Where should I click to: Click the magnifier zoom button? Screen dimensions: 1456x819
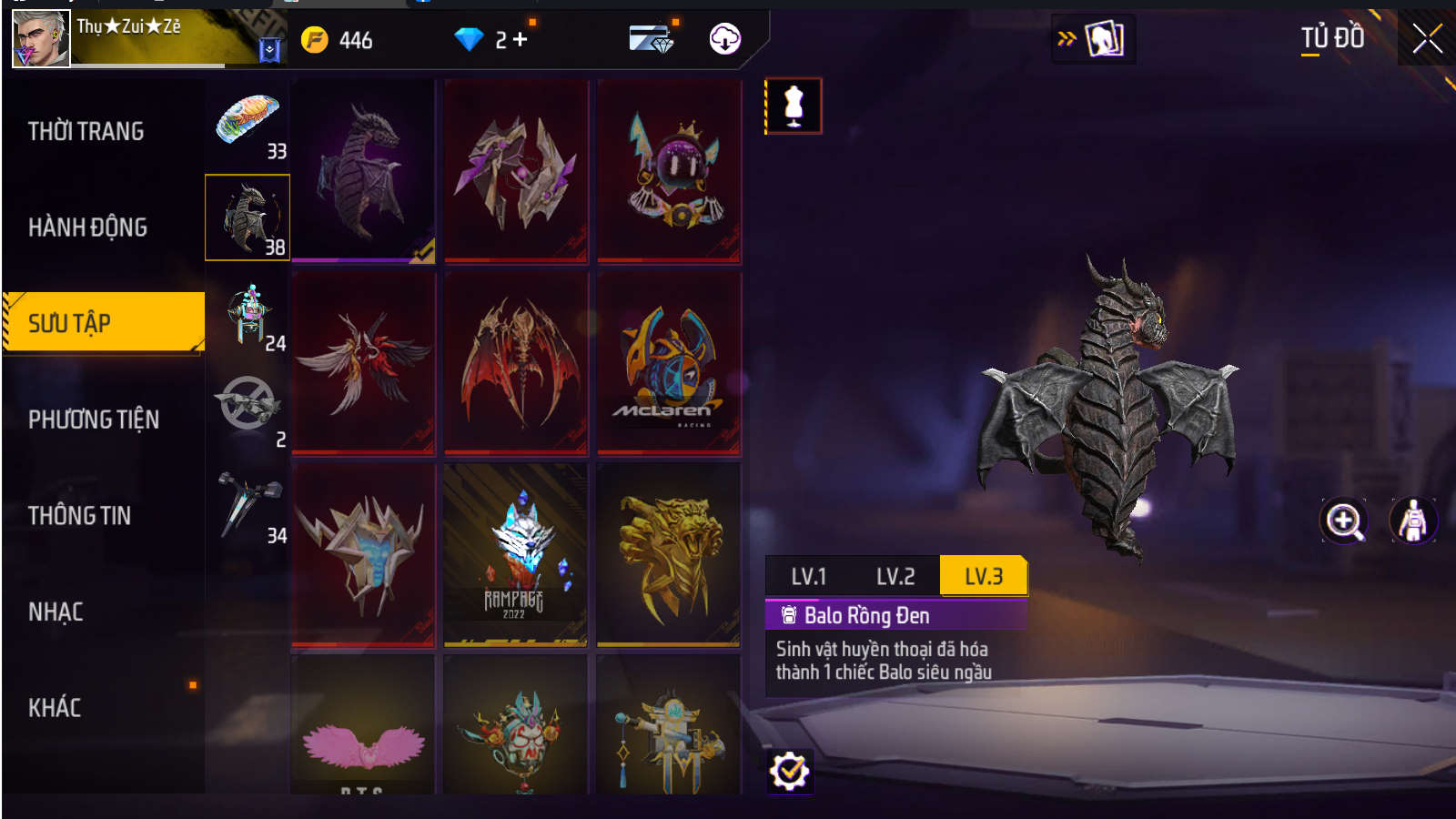[1344, 521]
